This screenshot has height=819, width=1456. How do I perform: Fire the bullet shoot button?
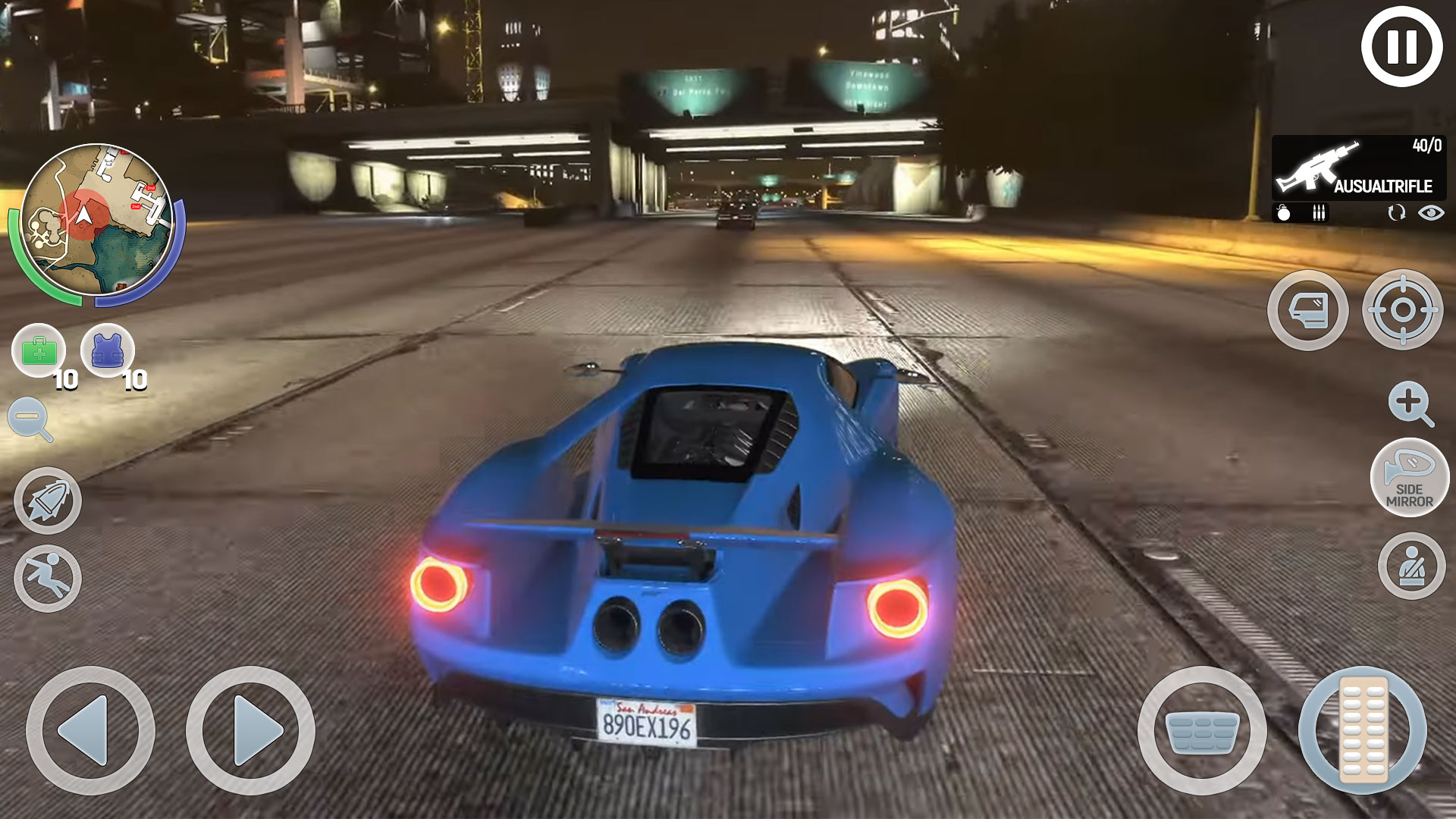click(47, 500)
